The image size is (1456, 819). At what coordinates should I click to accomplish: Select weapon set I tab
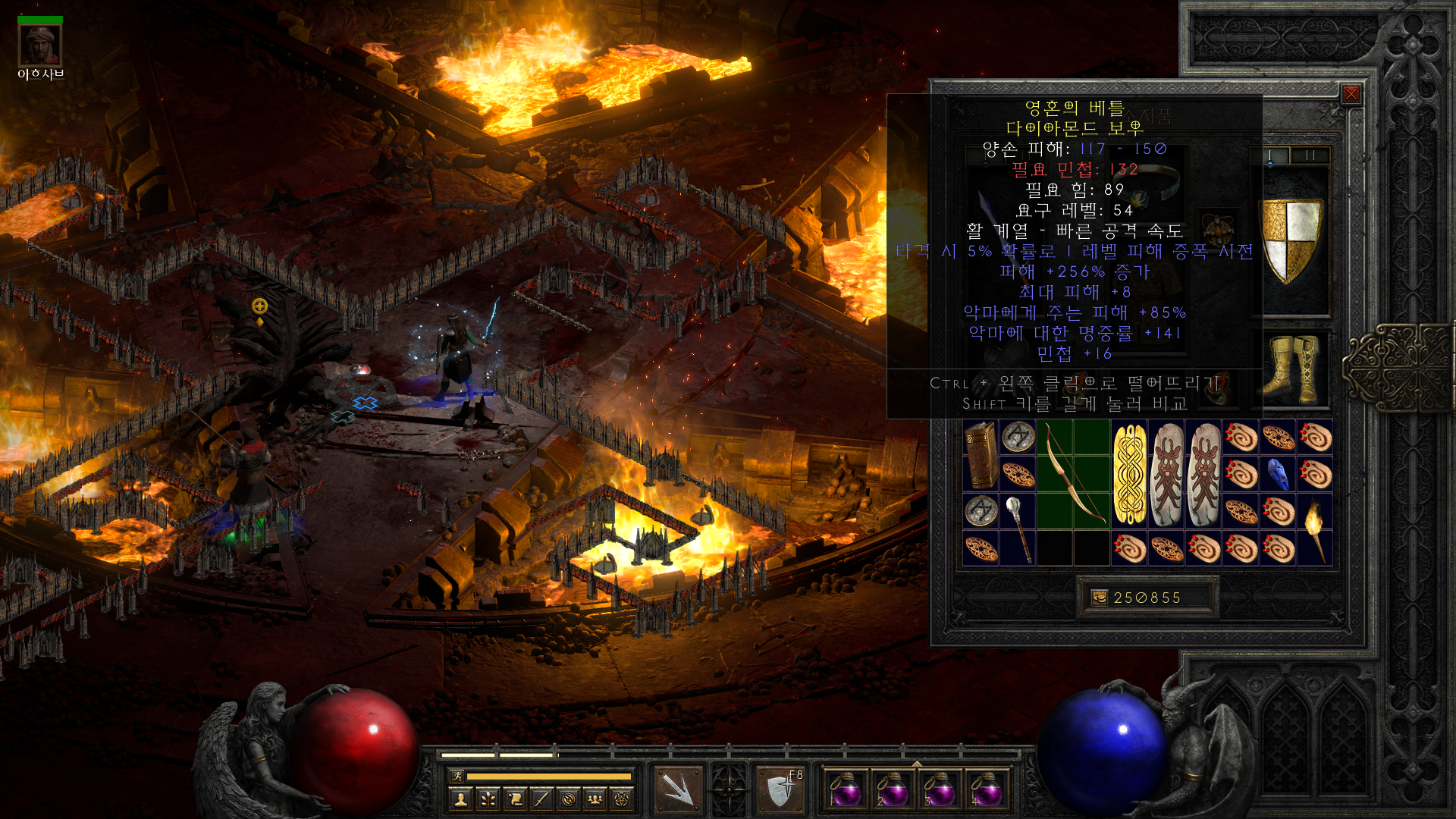pos(1270,155)
